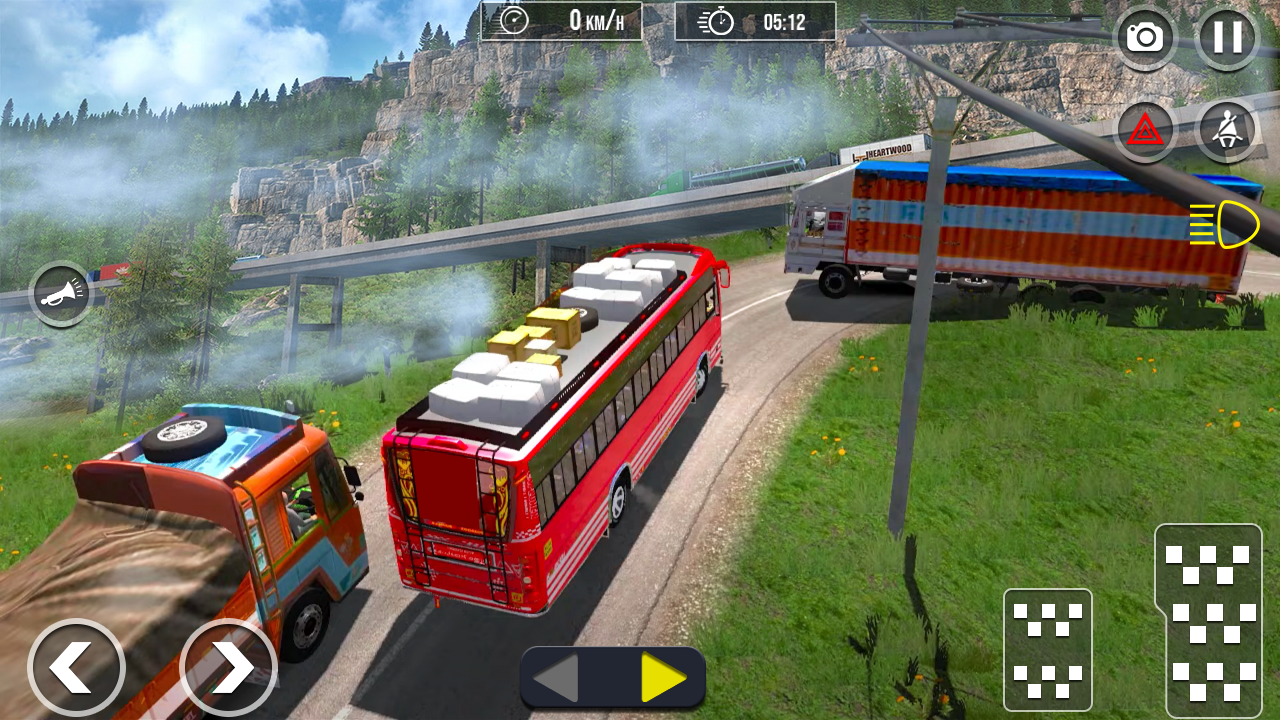Toggle the hazard warning lights

tap(1145, 131)
